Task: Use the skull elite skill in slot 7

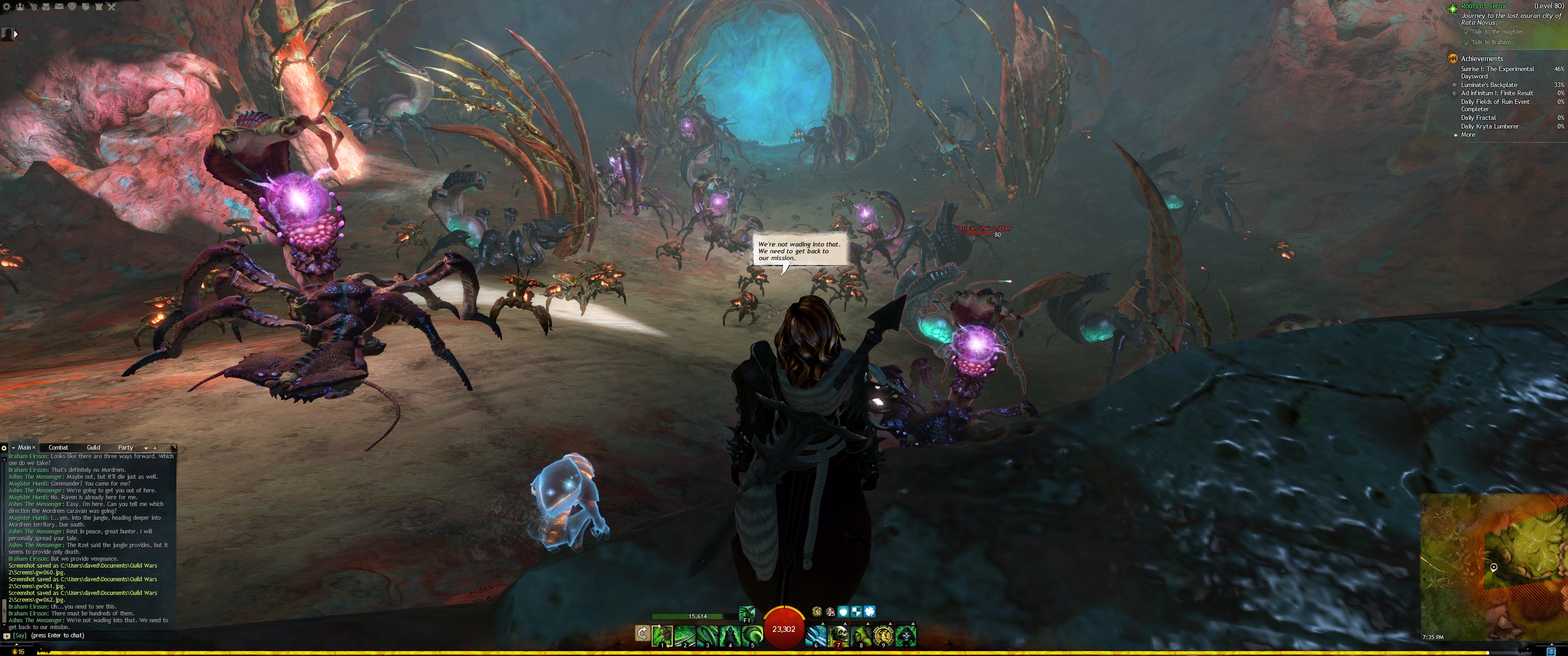Action: [839, 635]
